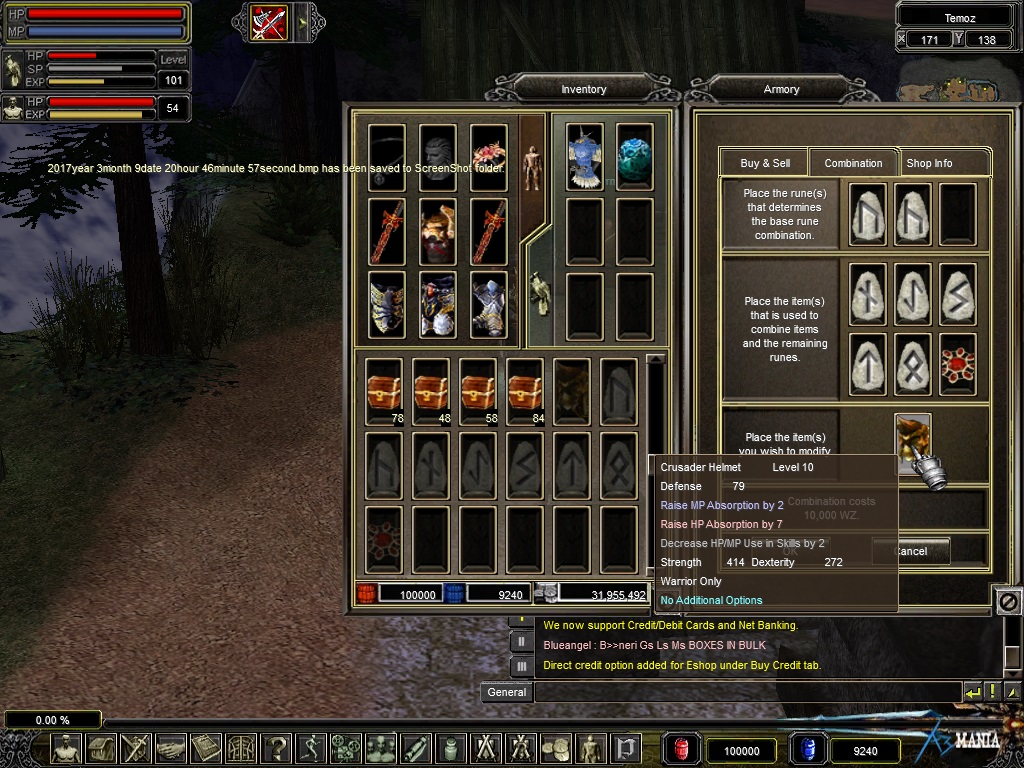The width and height of the screenshot is (1024, 768).
Task: Open help with the question mark icon
Action: 277,748
